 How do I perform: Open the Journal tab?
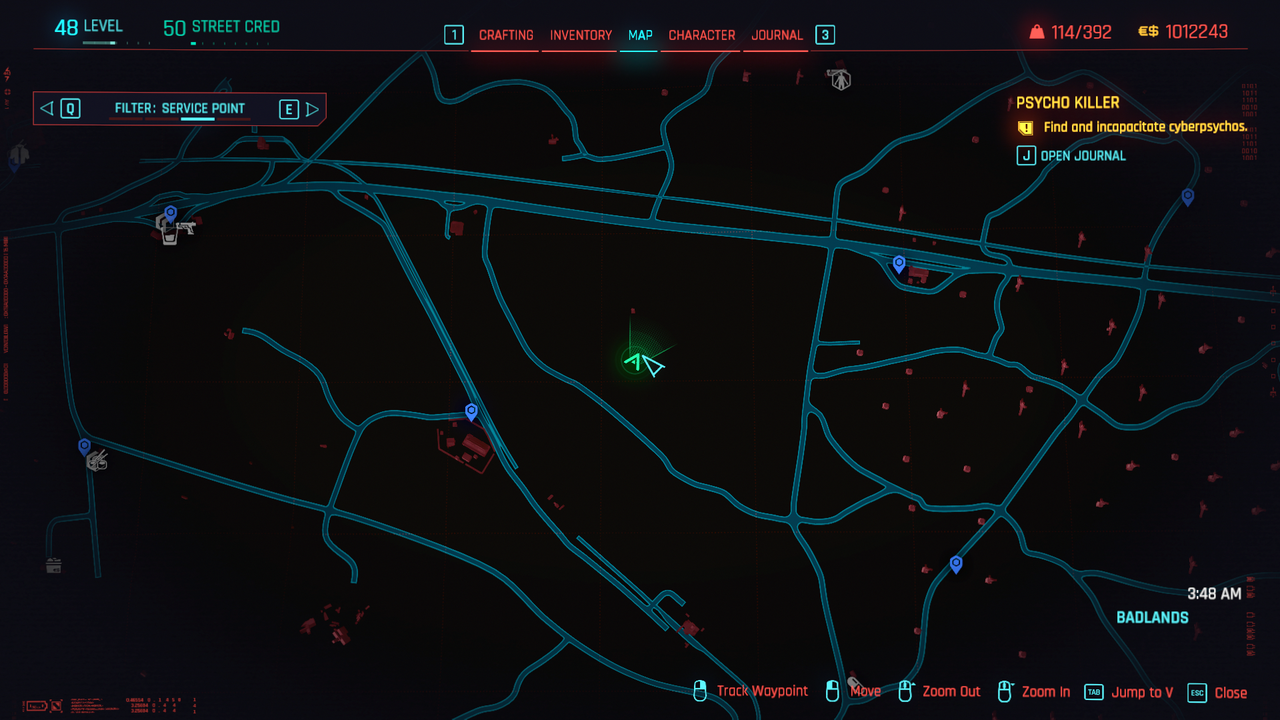[777, 35]
